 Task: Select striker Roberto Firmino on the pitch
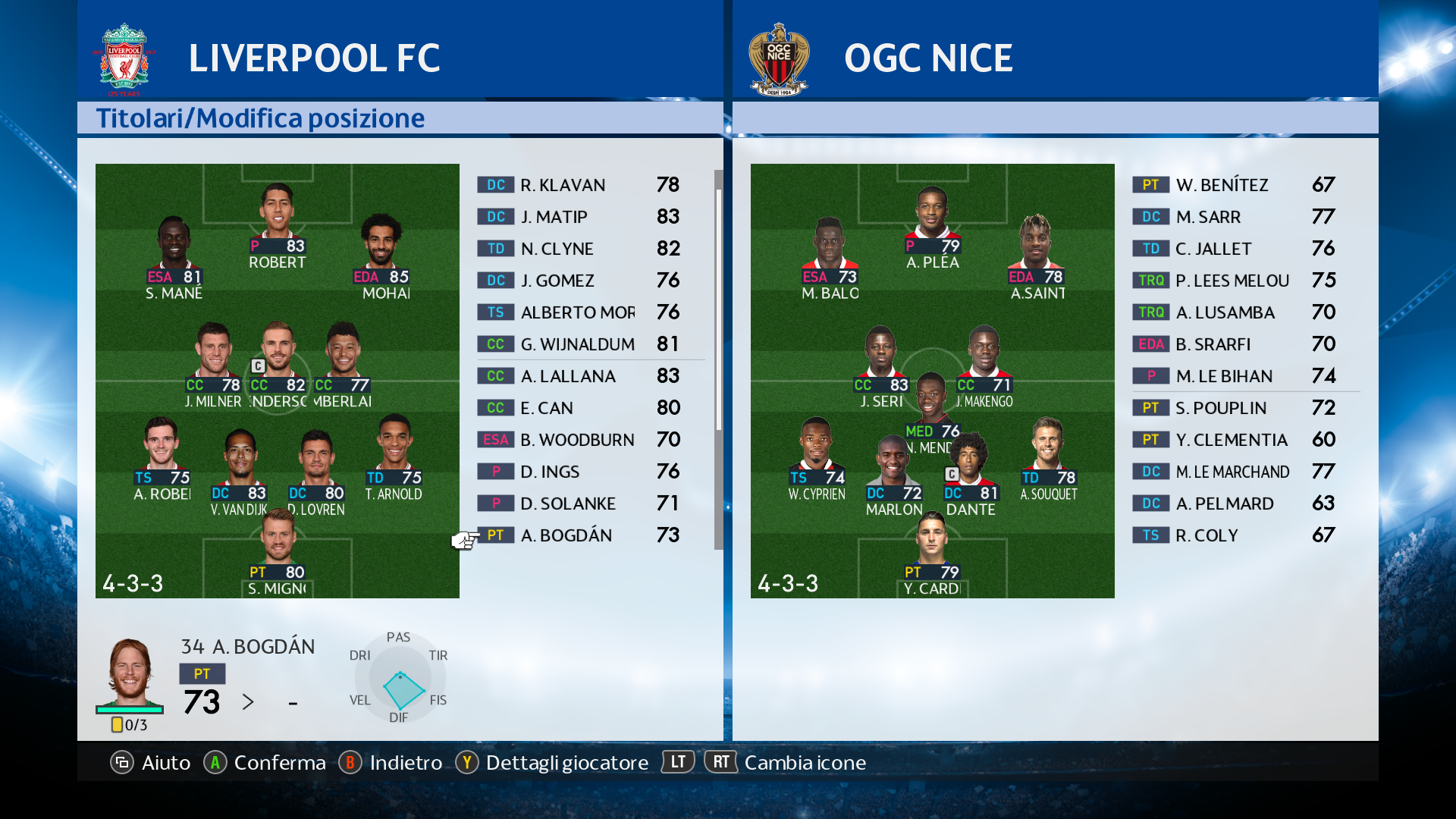(277, 220)
